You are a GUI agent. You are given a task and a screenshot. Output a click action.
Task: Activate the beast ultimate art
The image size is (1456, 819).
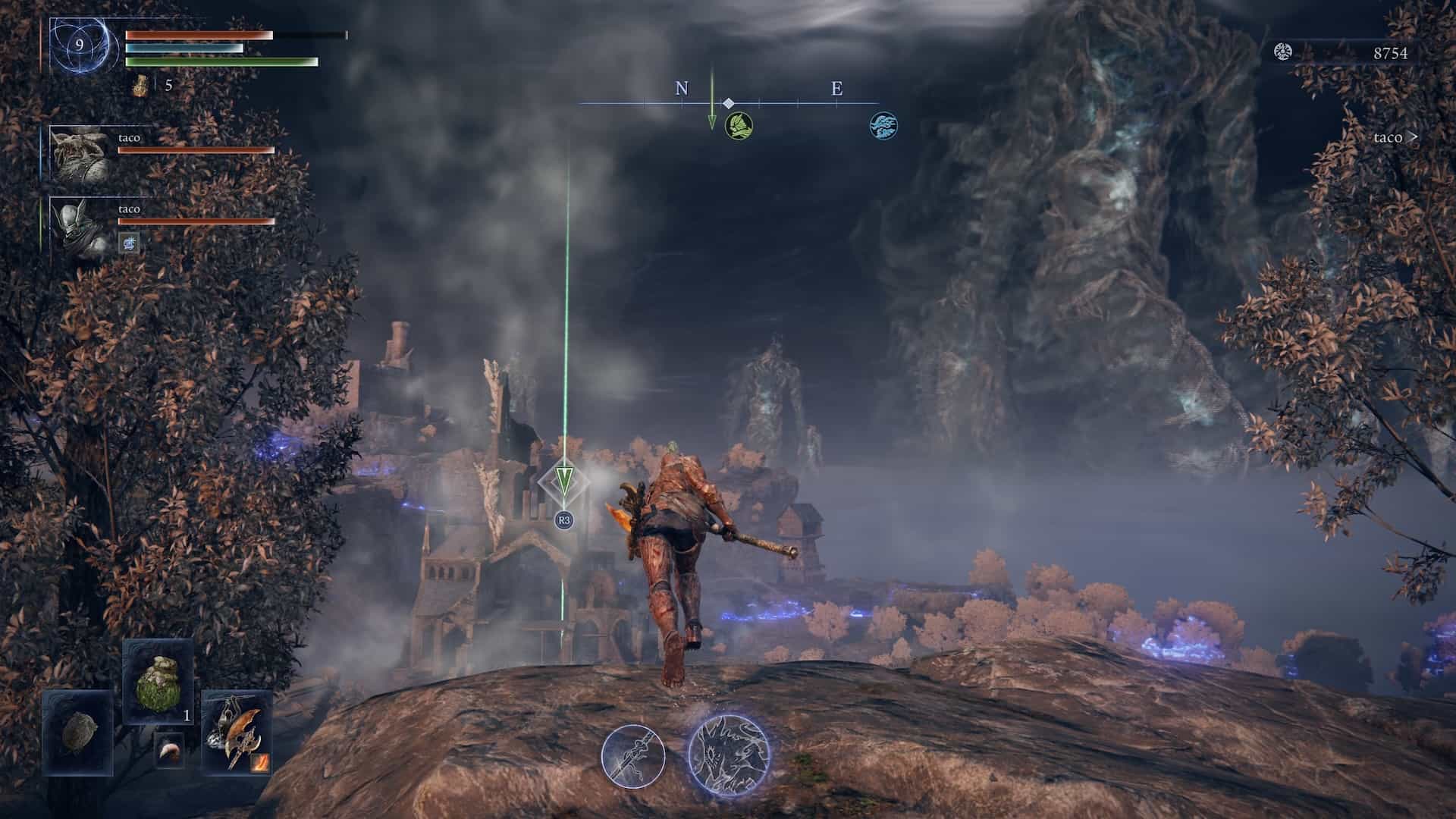[x=729, y=753]
